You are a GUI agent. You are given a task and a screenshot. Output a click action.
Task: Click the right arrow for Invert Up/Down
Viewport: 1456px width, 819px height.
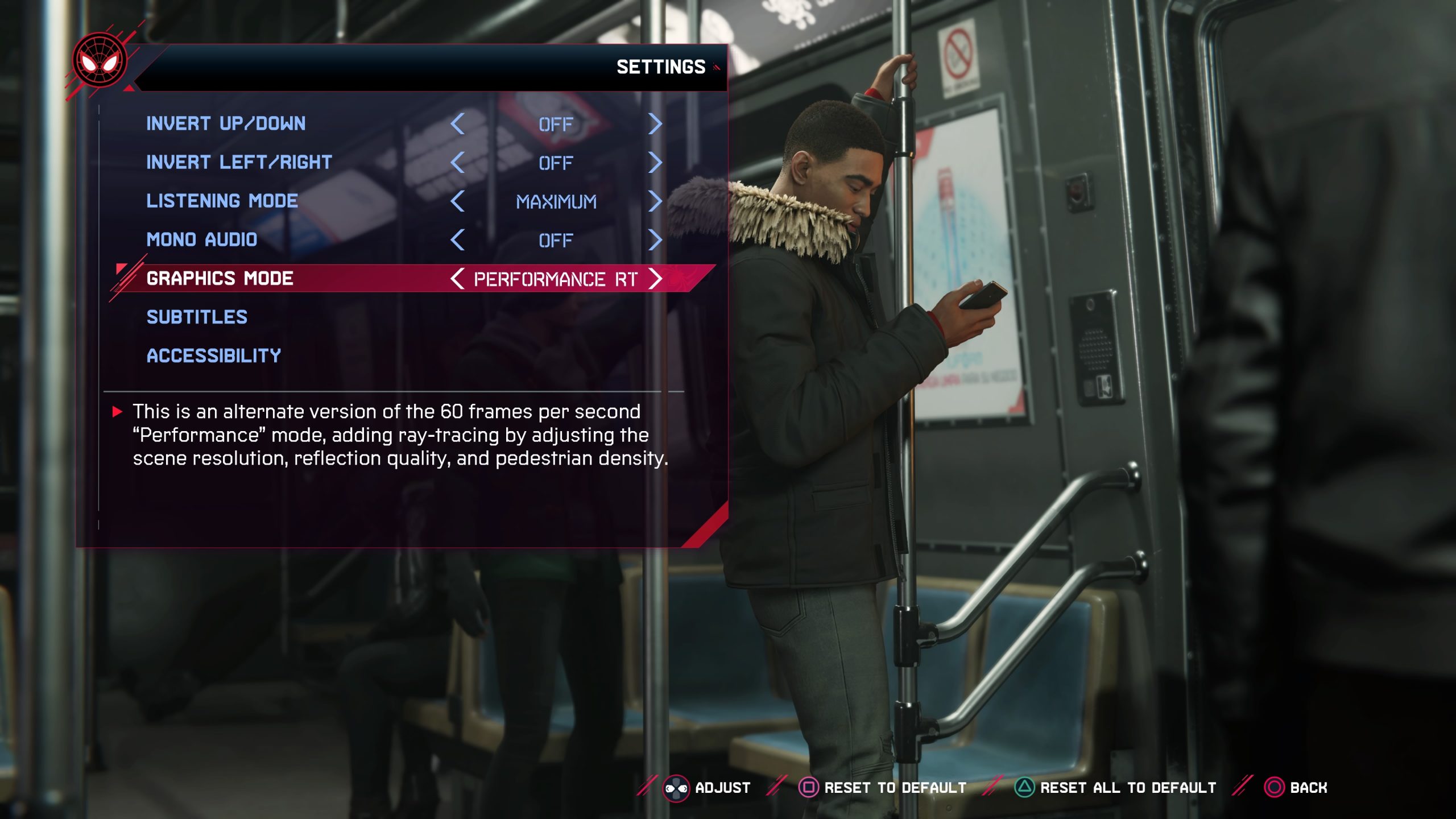click(x=655, y=124)
